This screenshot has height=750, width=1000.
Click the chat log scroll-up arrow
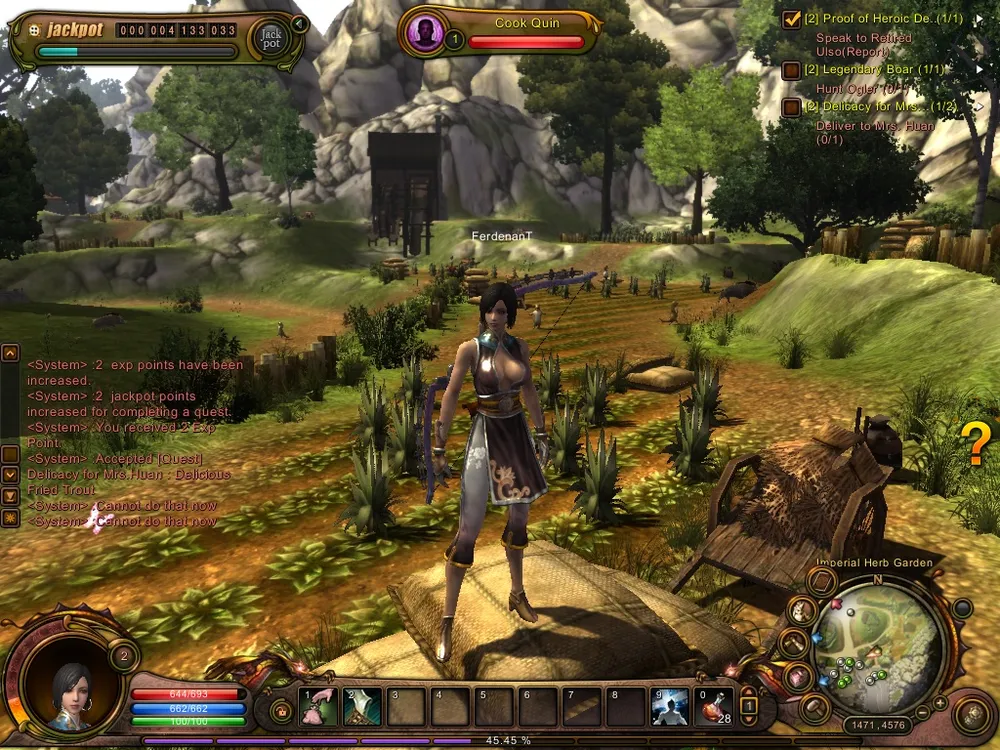(10, 353)
